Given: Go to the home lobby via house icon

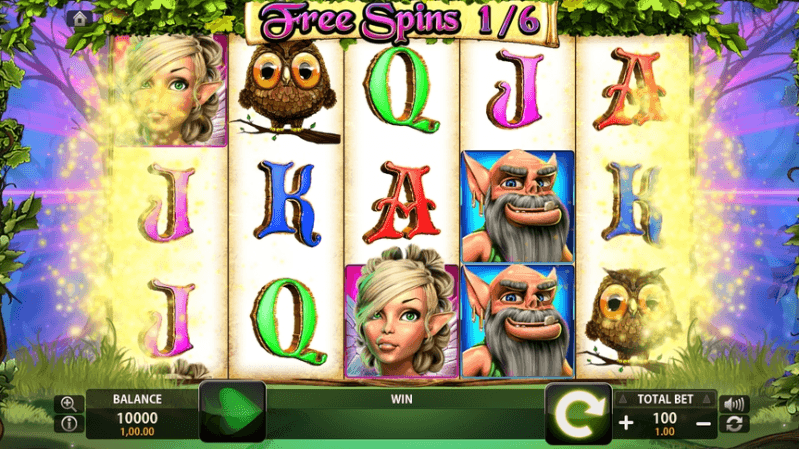Looking at the screenshot, I should 80,18.
